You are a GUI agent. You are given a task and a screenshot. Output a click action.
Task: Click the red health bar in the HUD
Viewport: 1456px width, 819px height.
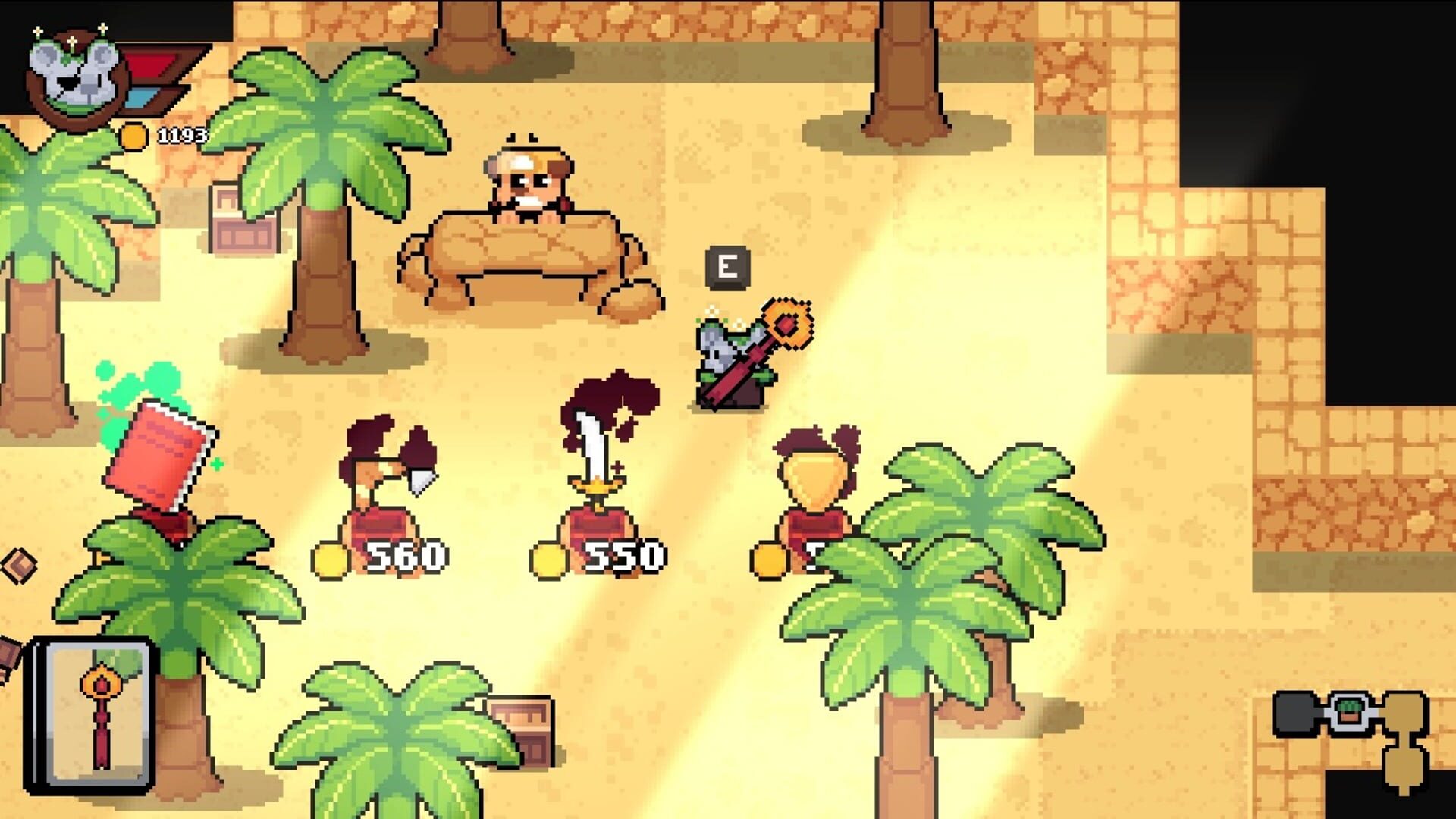point(152,64)
